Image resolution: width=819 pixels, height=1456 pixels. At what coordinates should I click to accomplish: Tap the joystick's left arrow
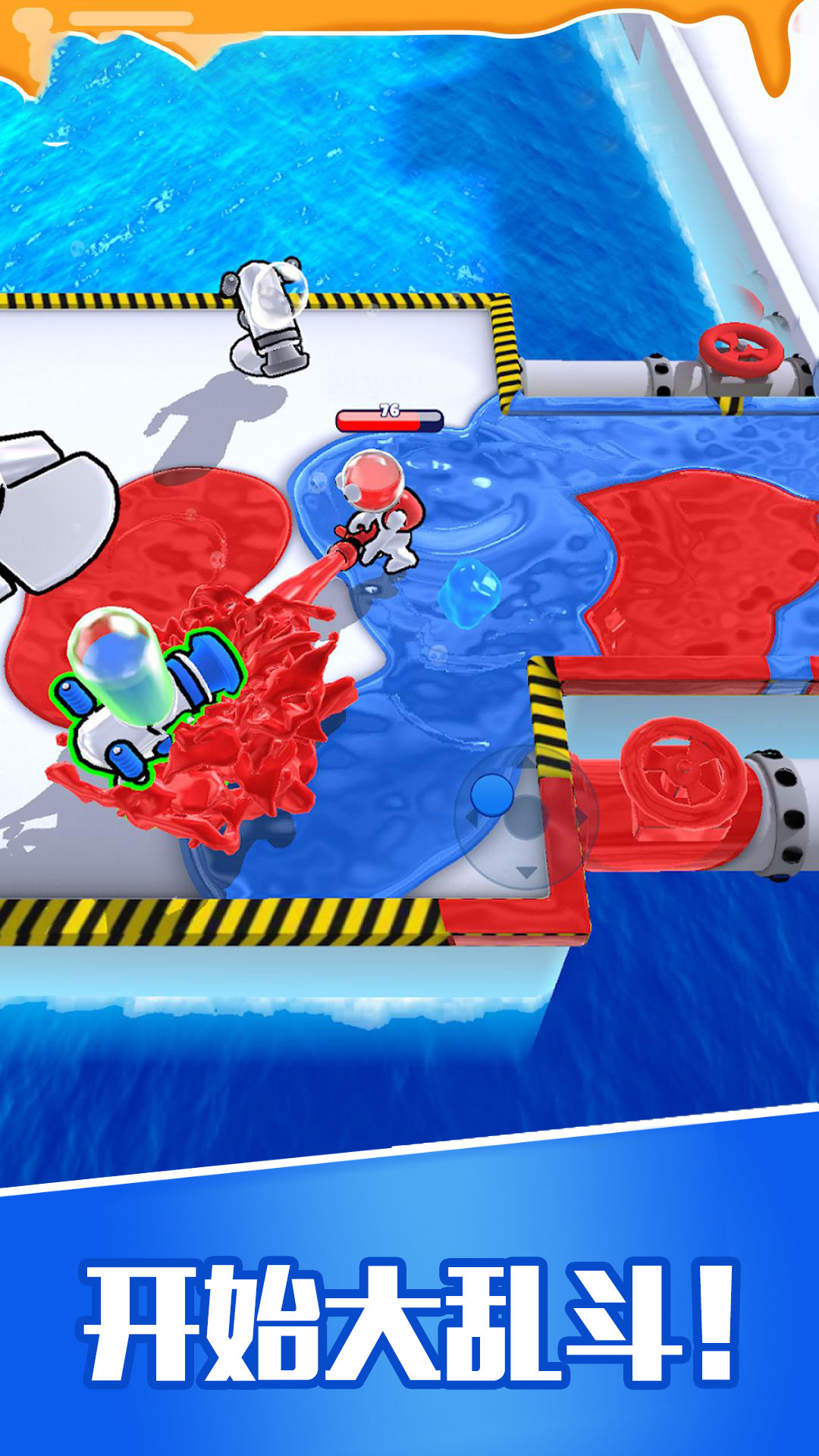click(471, 819)
